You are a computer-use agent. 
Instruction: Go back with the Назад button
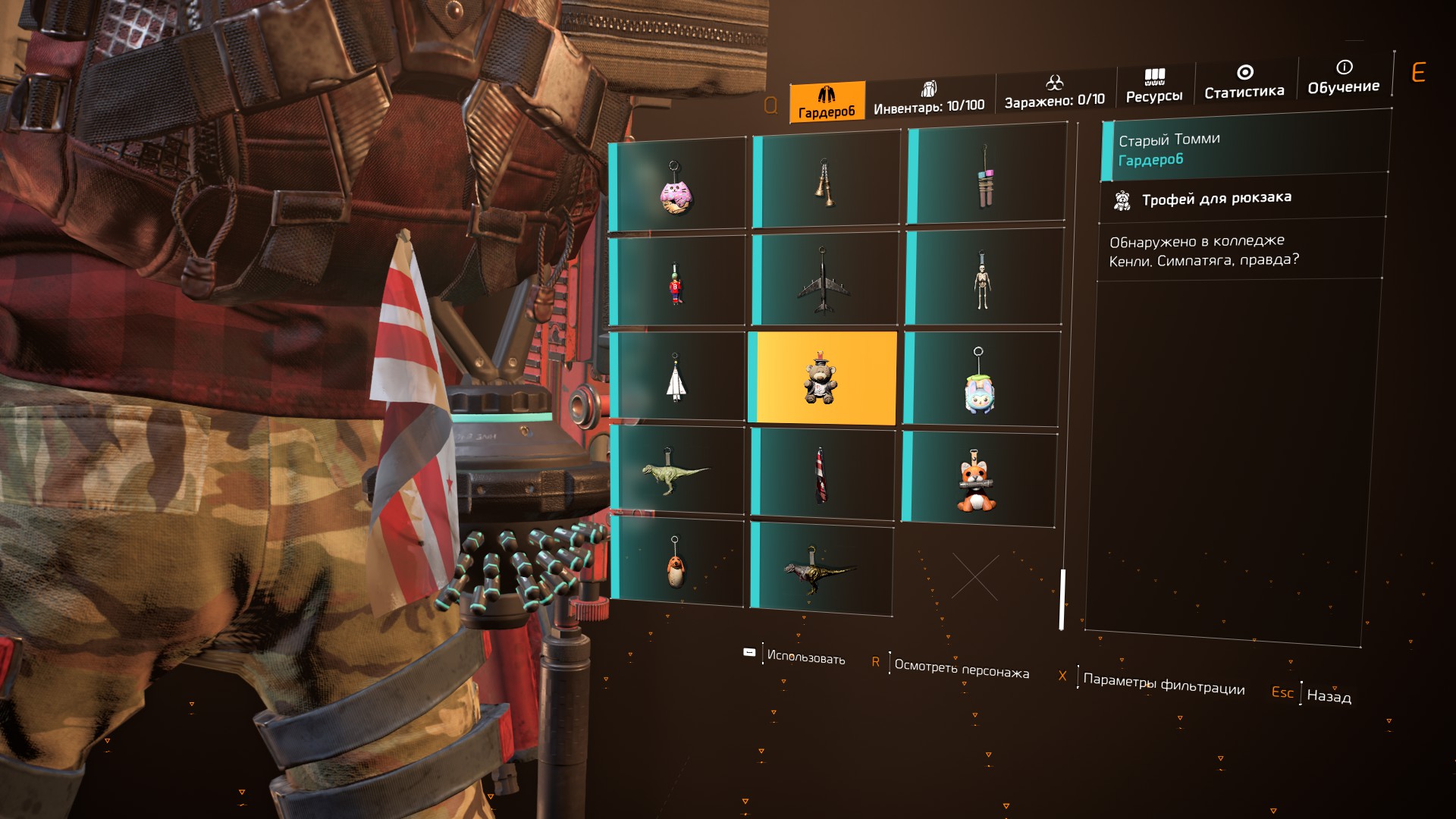(1329, 695)
